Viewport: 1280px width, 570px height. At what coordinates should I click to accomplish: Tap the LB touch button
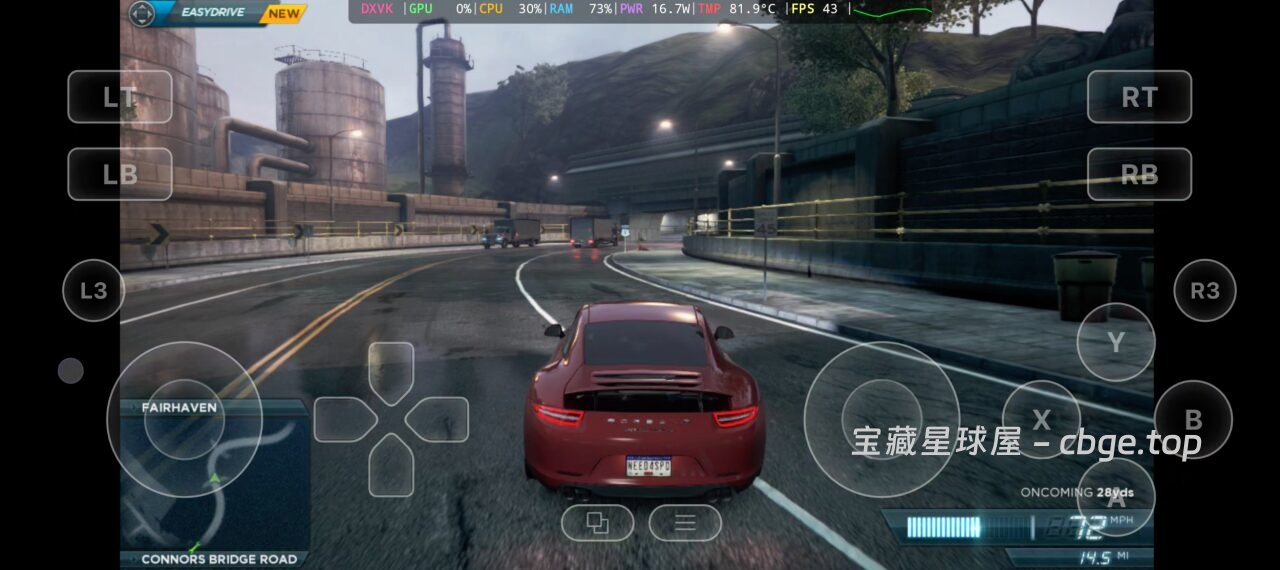pyautogui.click(x=120, y=174)
